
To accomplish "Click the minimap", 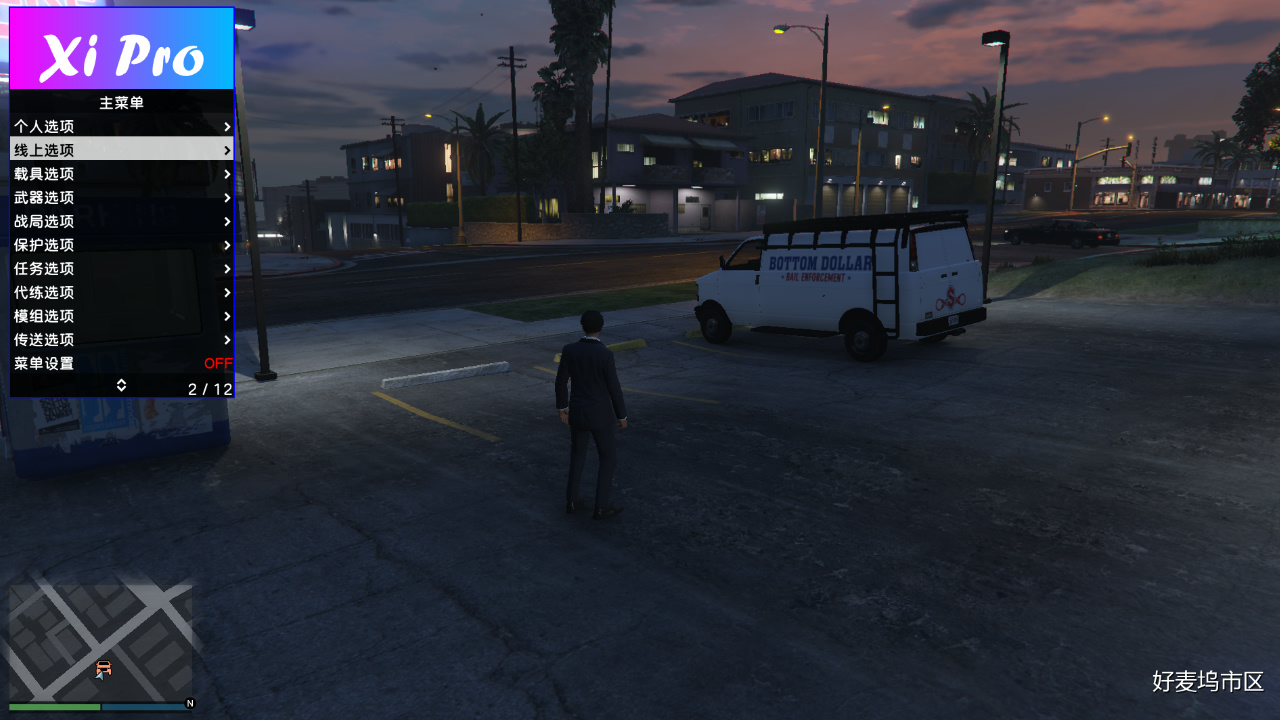I will point(100,640).
